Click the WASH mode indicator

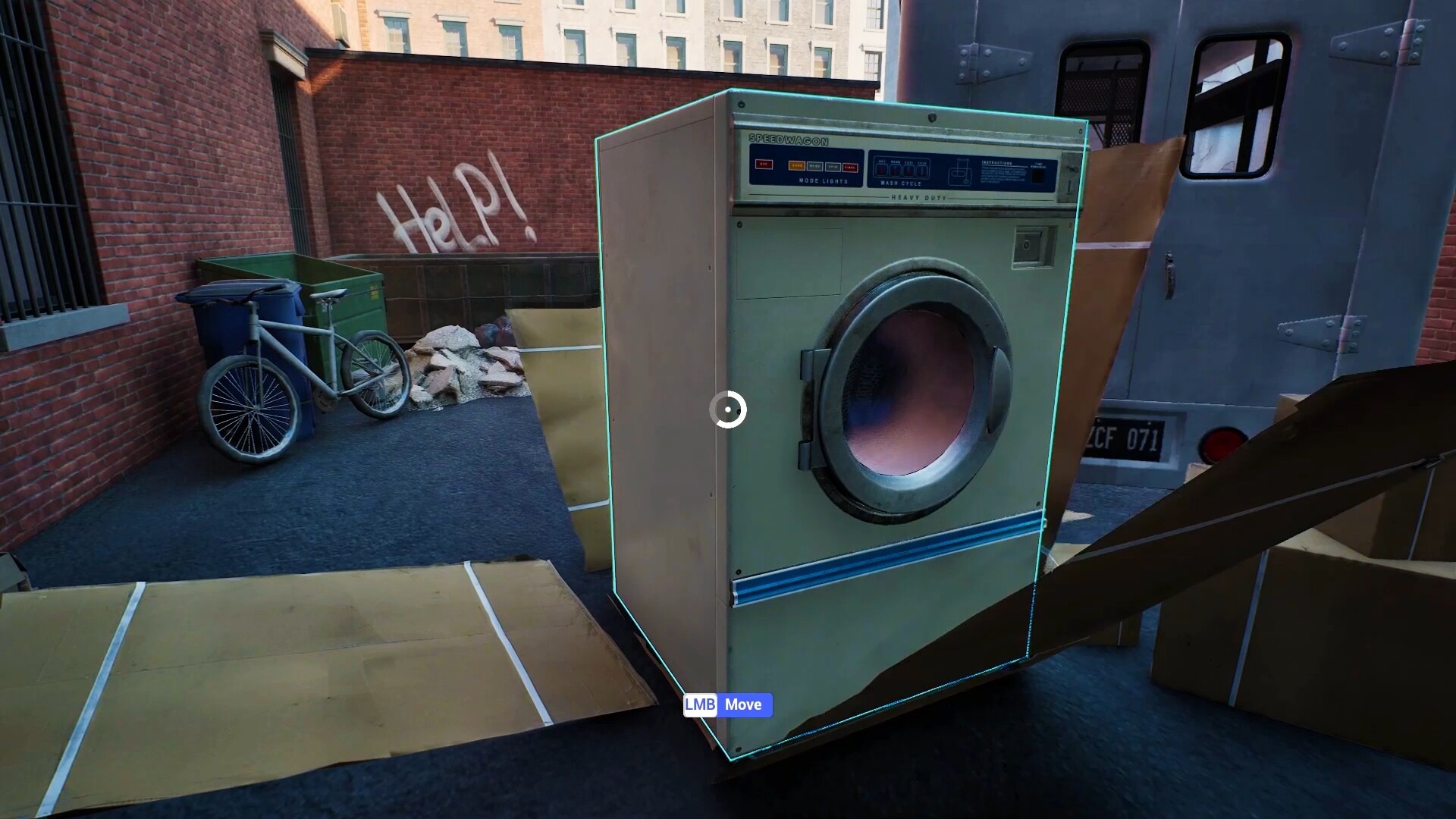pos(817,166)
